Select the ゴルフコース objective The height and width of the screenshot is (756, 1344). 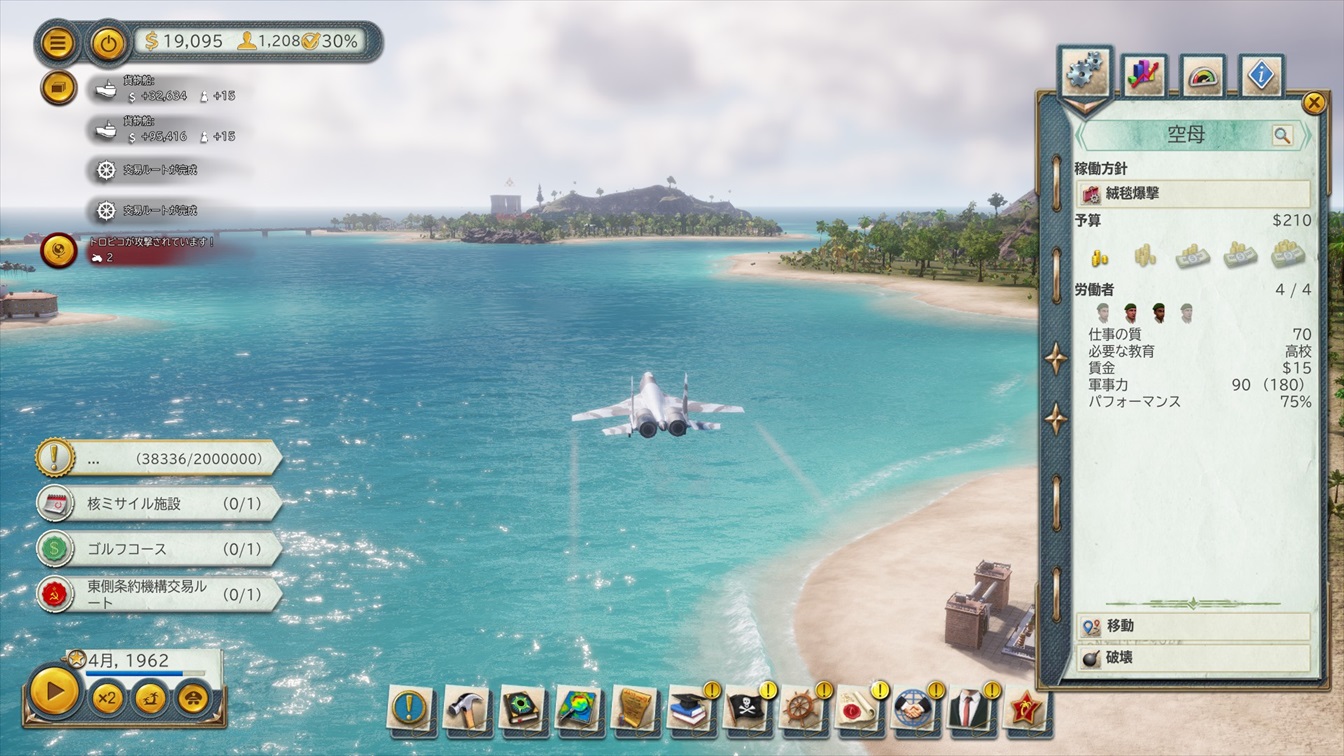click(x=158, y=549)
